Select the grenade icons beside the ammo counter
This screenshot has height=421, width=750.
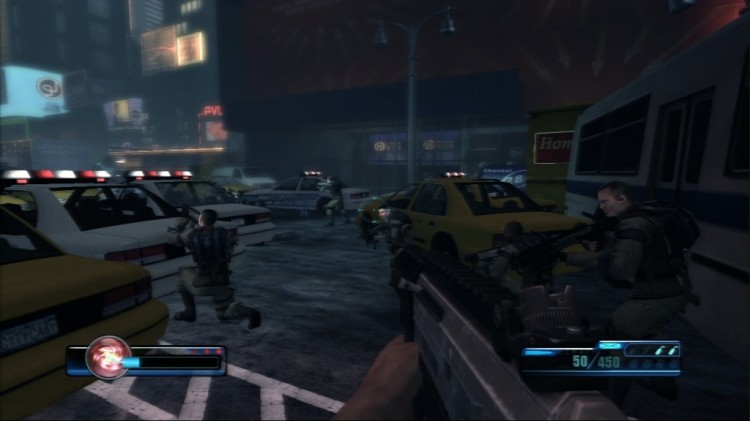(x=661, y=350)
